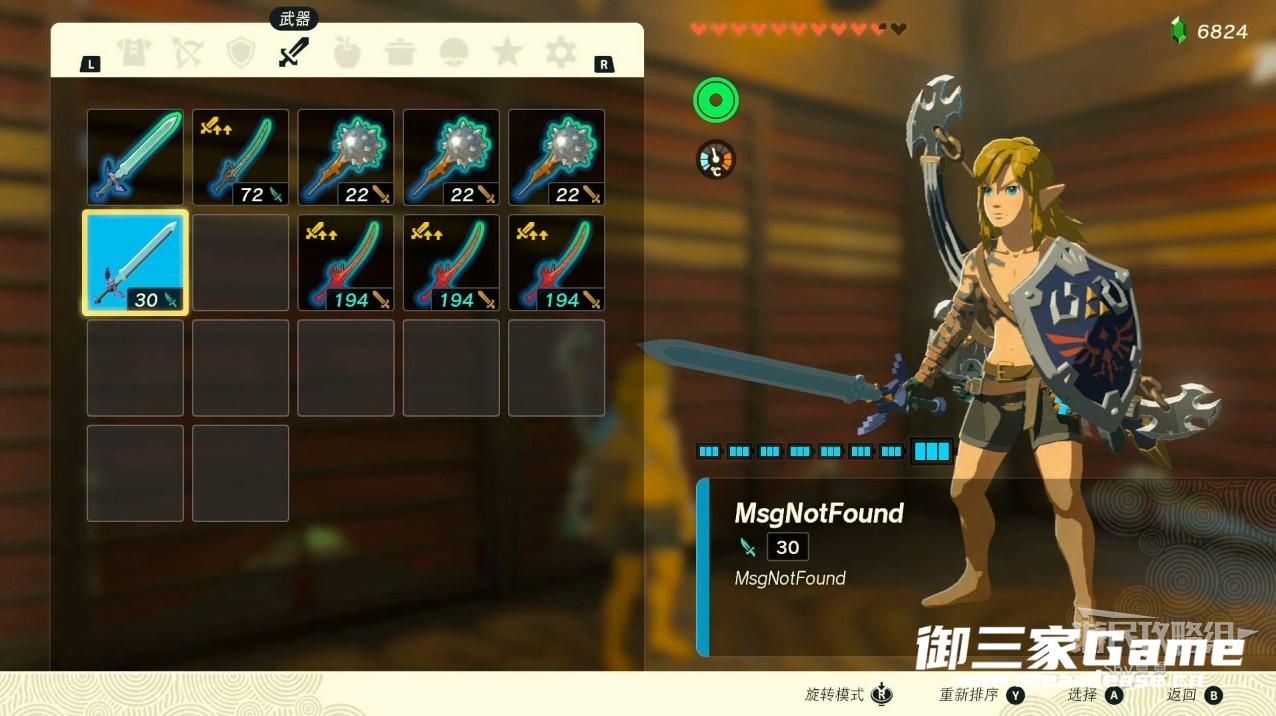1276x716 pixels.
Task: Open the bow and arrows tab
Action: pos(187,52)
